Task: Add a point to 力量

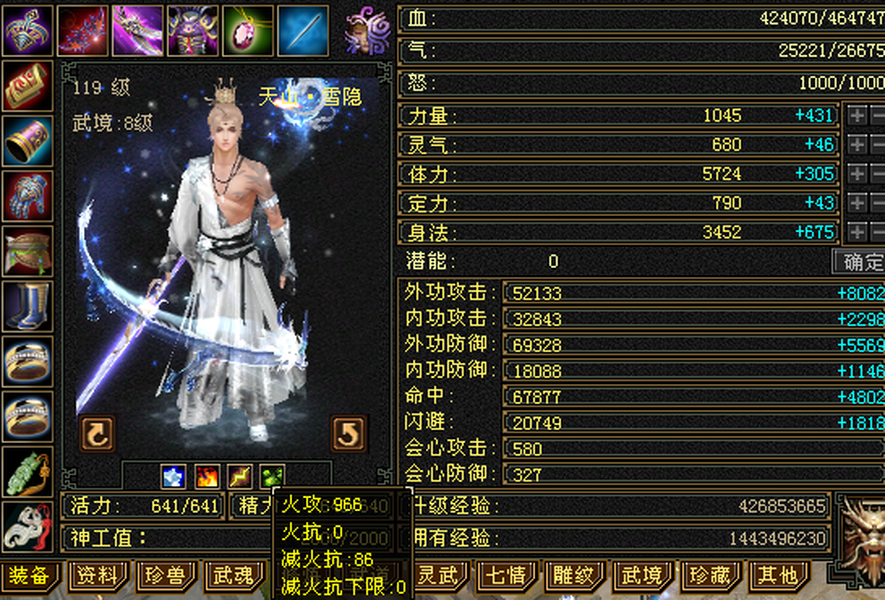Action: click(x=857, y=116)
